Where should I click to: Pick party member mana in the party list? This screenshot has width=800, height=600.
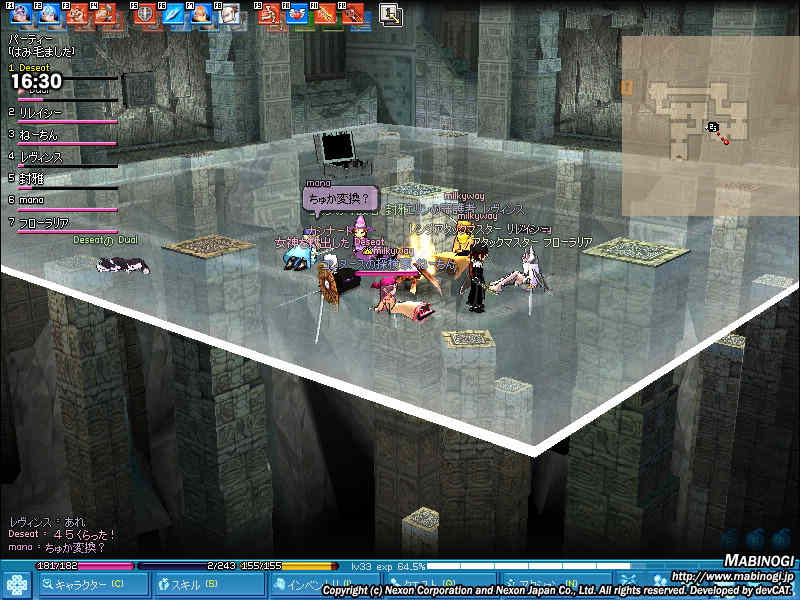[32, 200]
